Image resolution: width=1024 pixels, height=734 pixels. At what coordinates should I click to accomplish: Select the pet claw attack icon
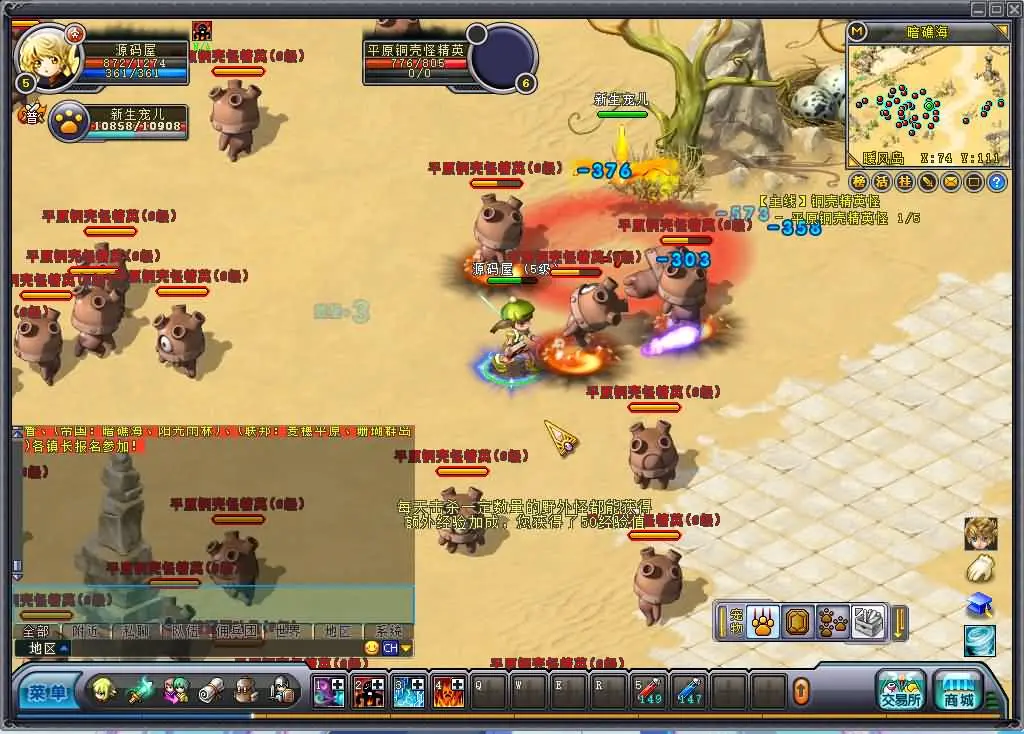763,623
